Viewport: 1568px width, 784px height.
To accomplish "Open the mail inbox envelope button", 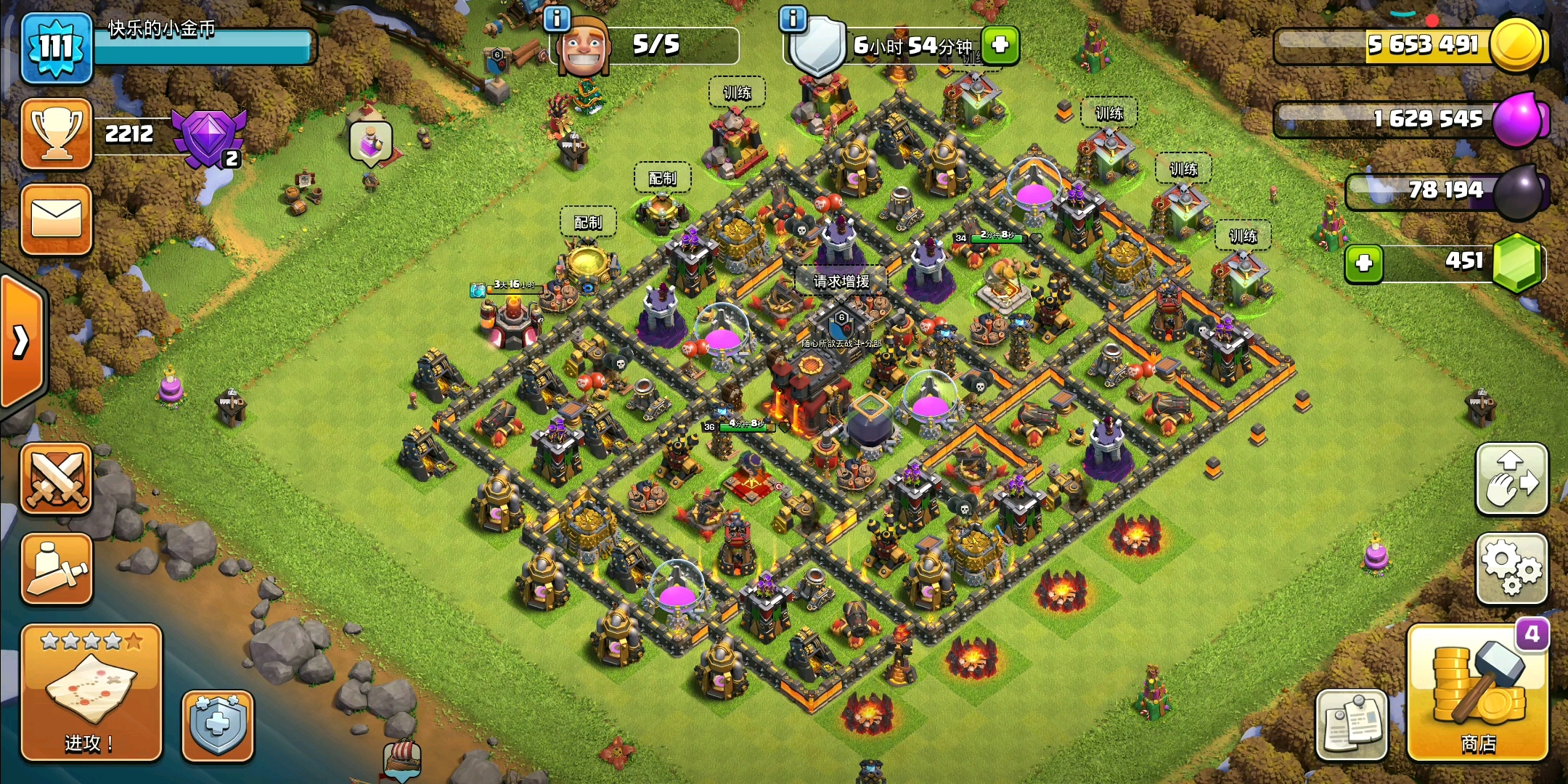I will [57, 219].
